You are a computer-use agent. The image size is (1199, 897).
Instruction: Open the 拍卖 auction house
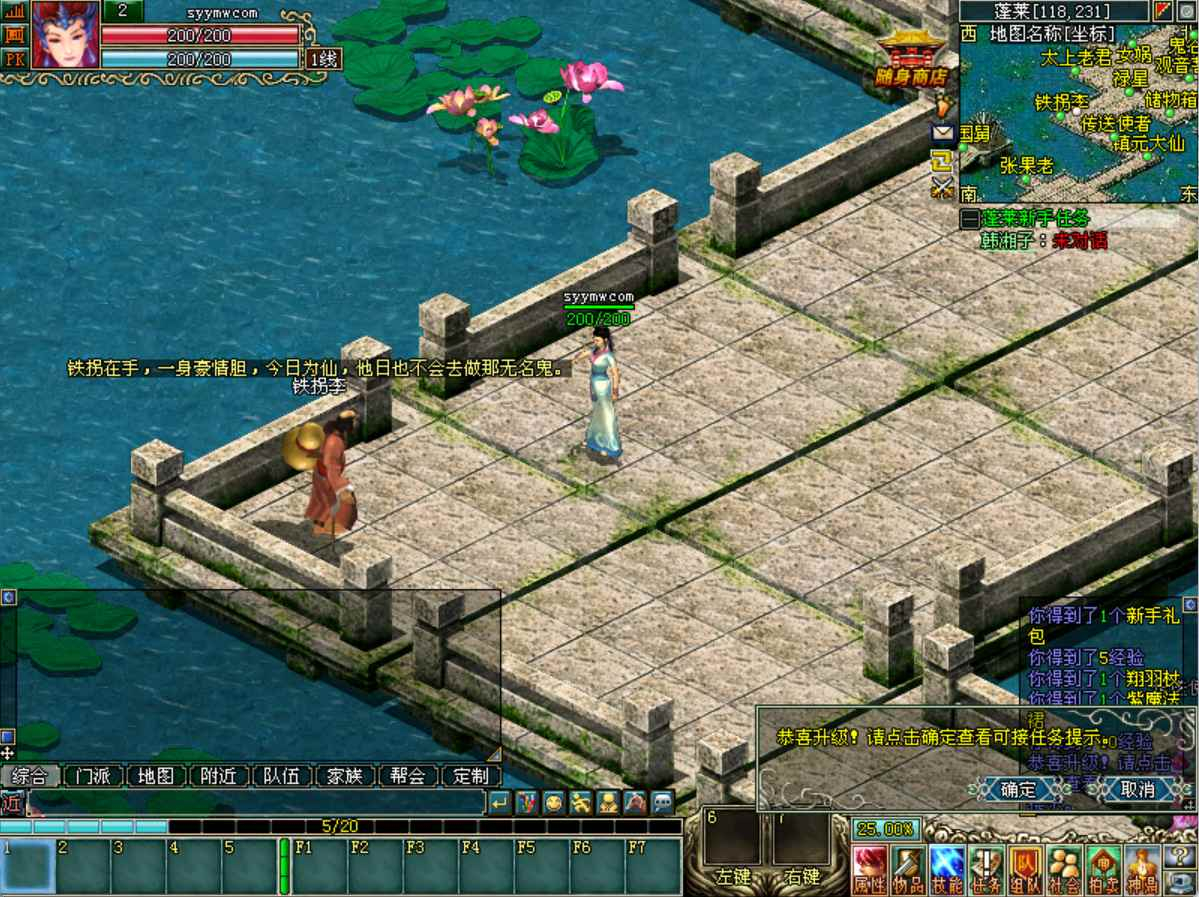[1103, 869]
